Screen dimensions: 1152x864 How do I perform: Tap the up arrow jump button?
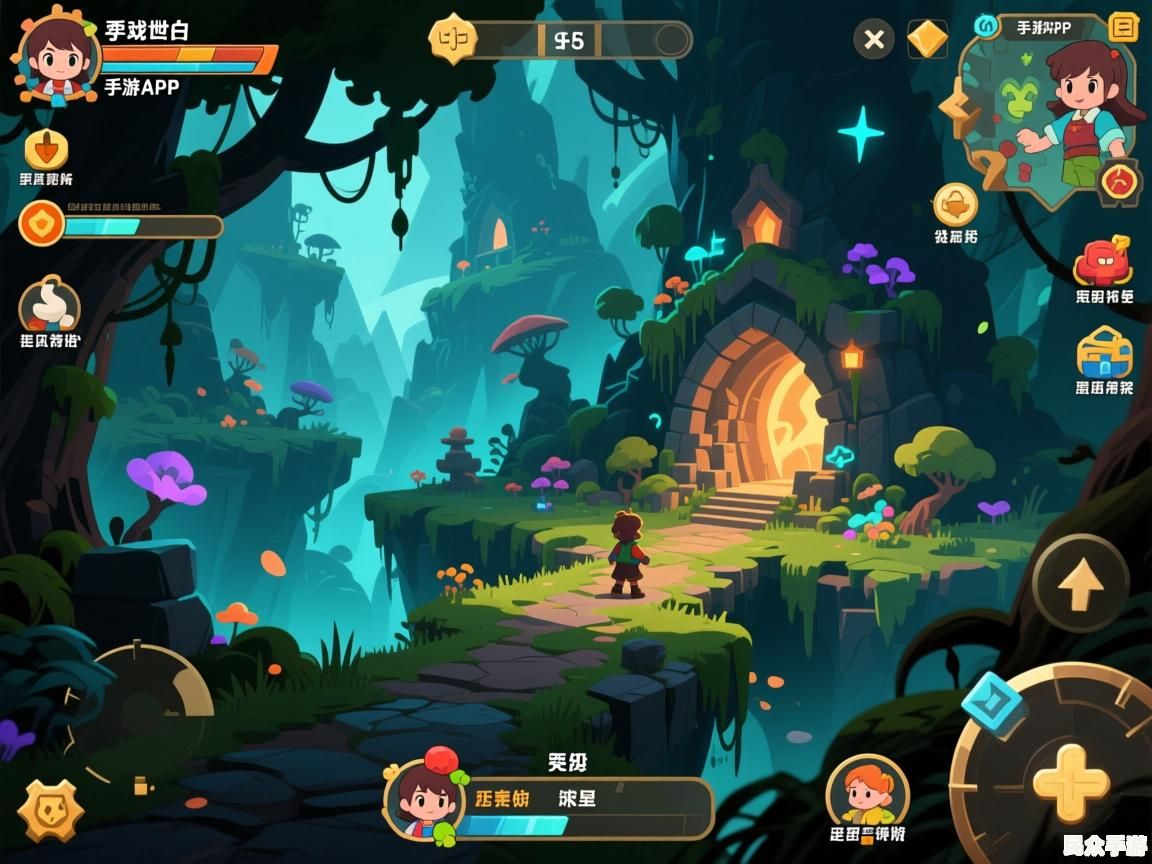coord(1080,584)
